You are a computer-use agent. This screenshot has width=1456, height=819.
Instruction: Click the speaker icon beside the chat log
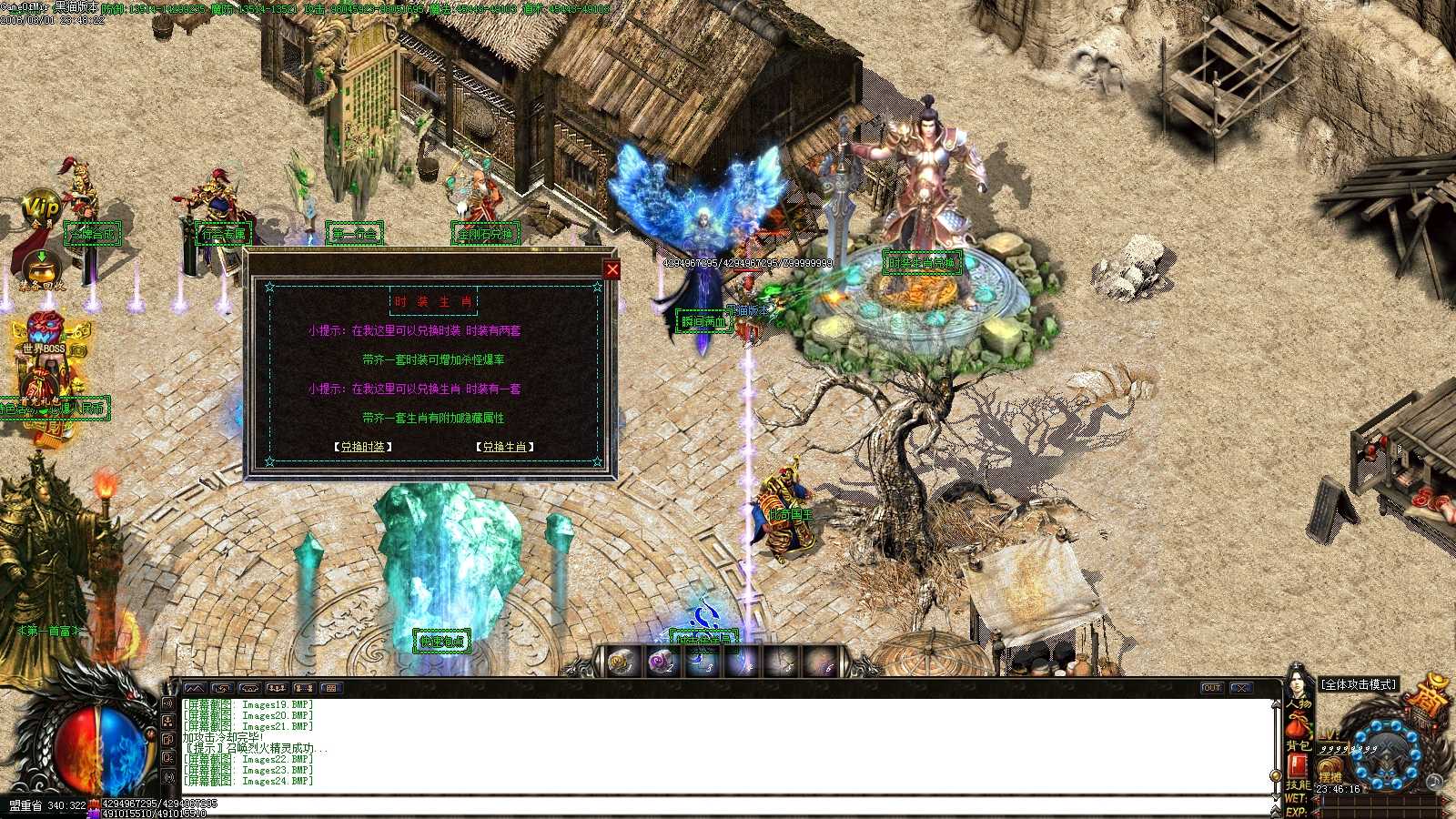(169, 704)
